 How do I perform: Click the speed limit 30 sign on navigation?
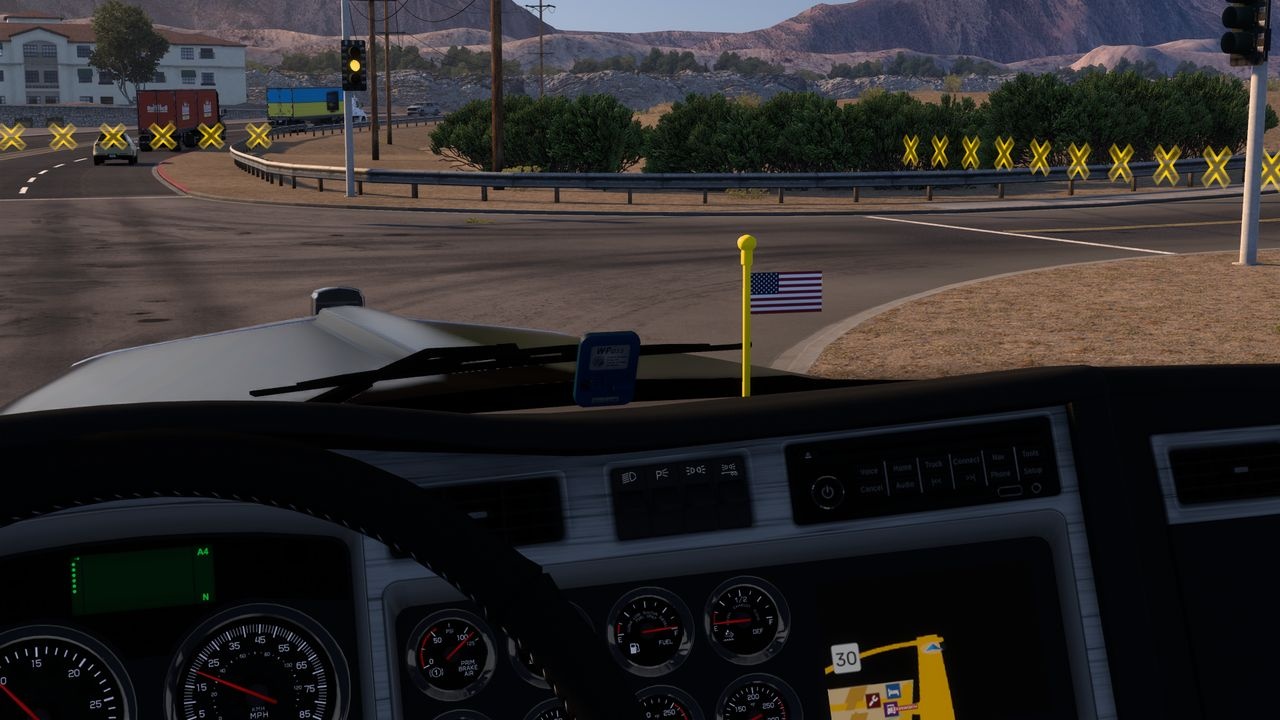pyautogui.click(x=846, y=658)
